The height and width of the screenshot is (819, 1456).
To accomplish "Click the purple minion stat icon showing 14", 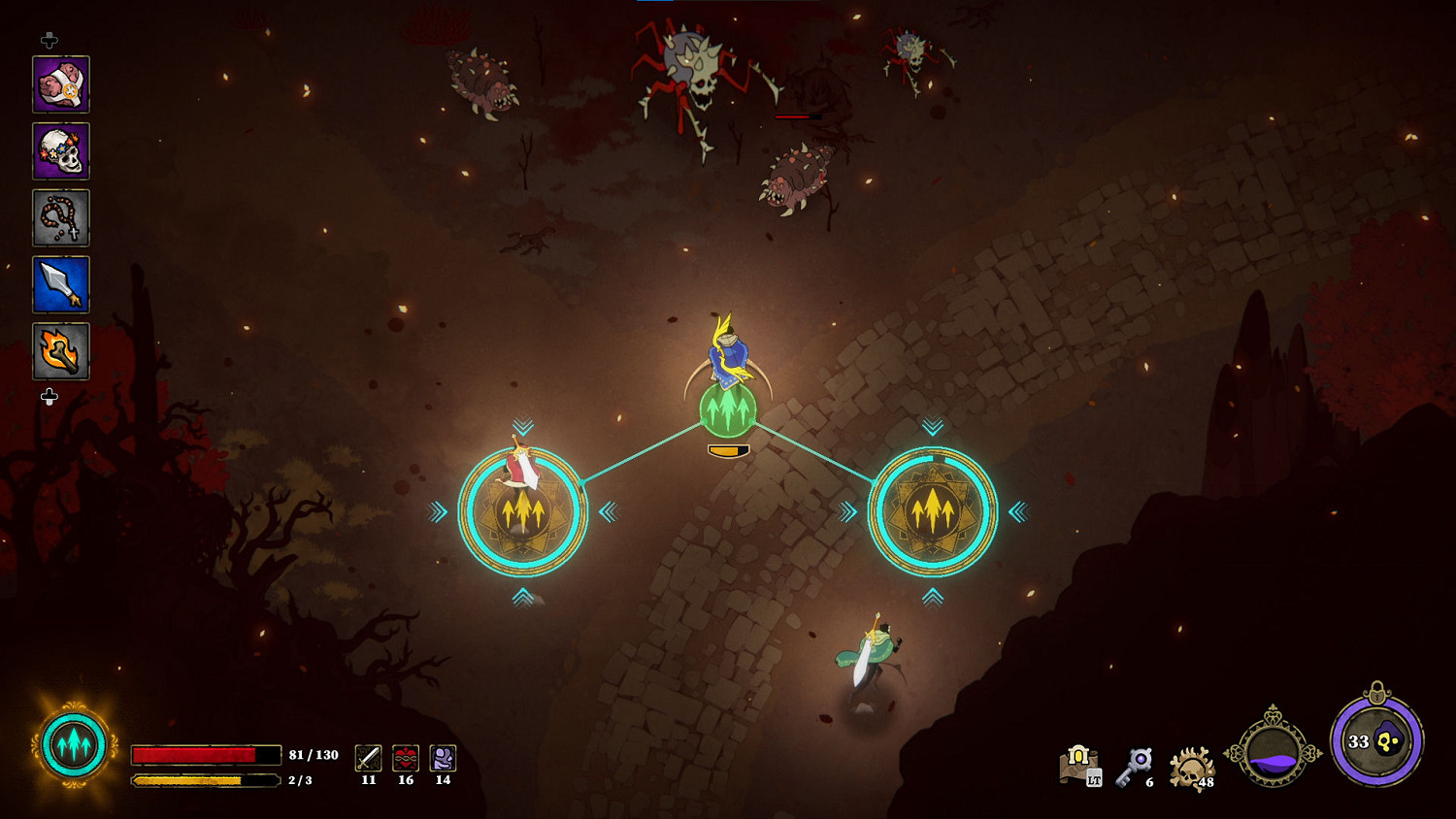I will pos(442,757).
